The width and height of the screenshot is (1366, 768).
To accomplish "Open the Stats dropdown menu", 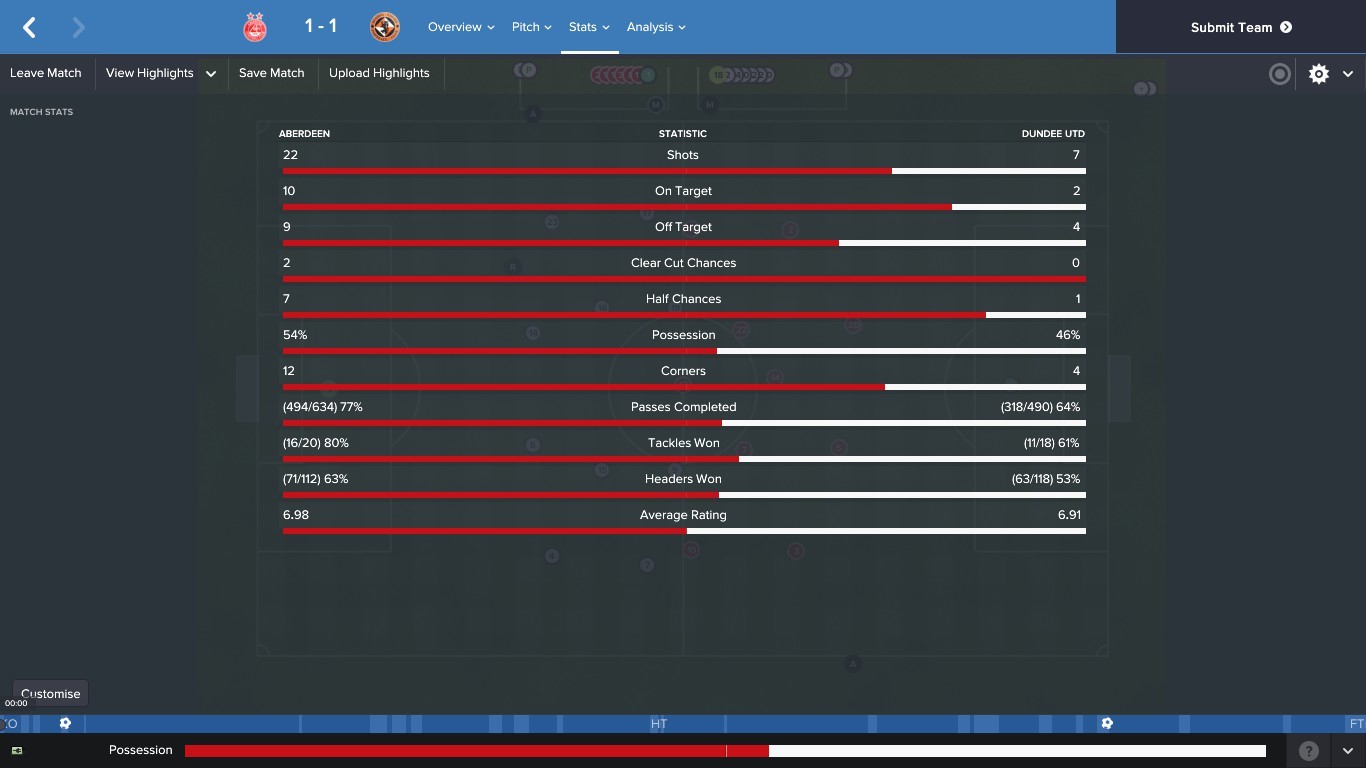I will 589,27.
